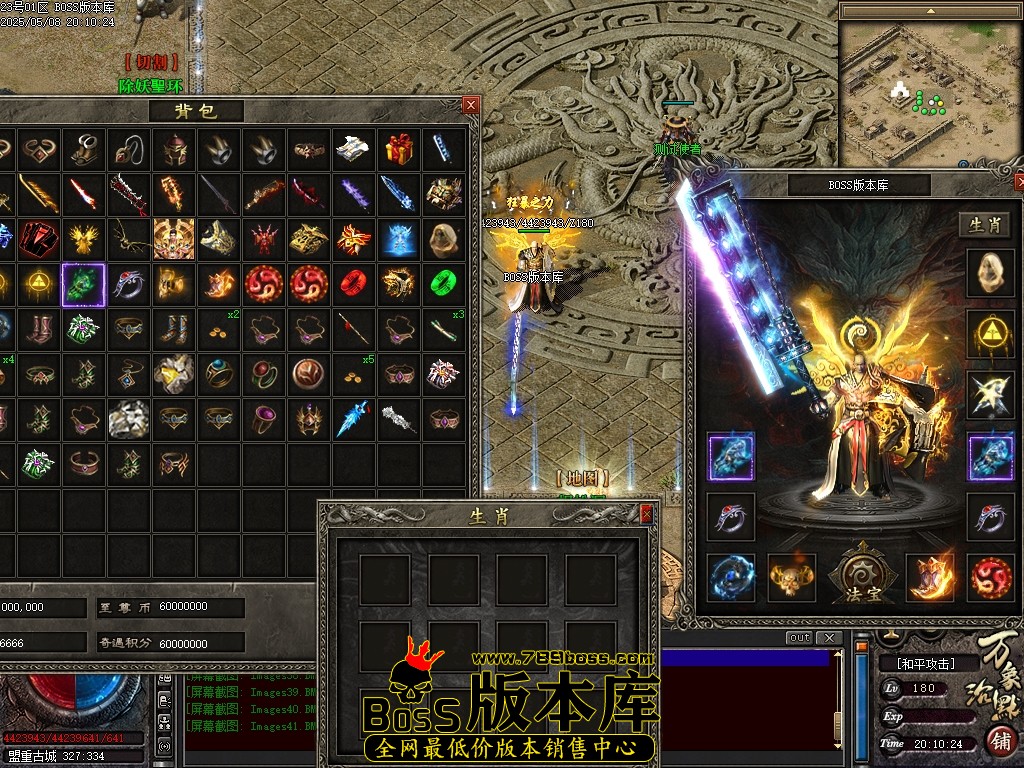Close the chat box with the X button
1024x768 pixels.
[x=828, y=638]
